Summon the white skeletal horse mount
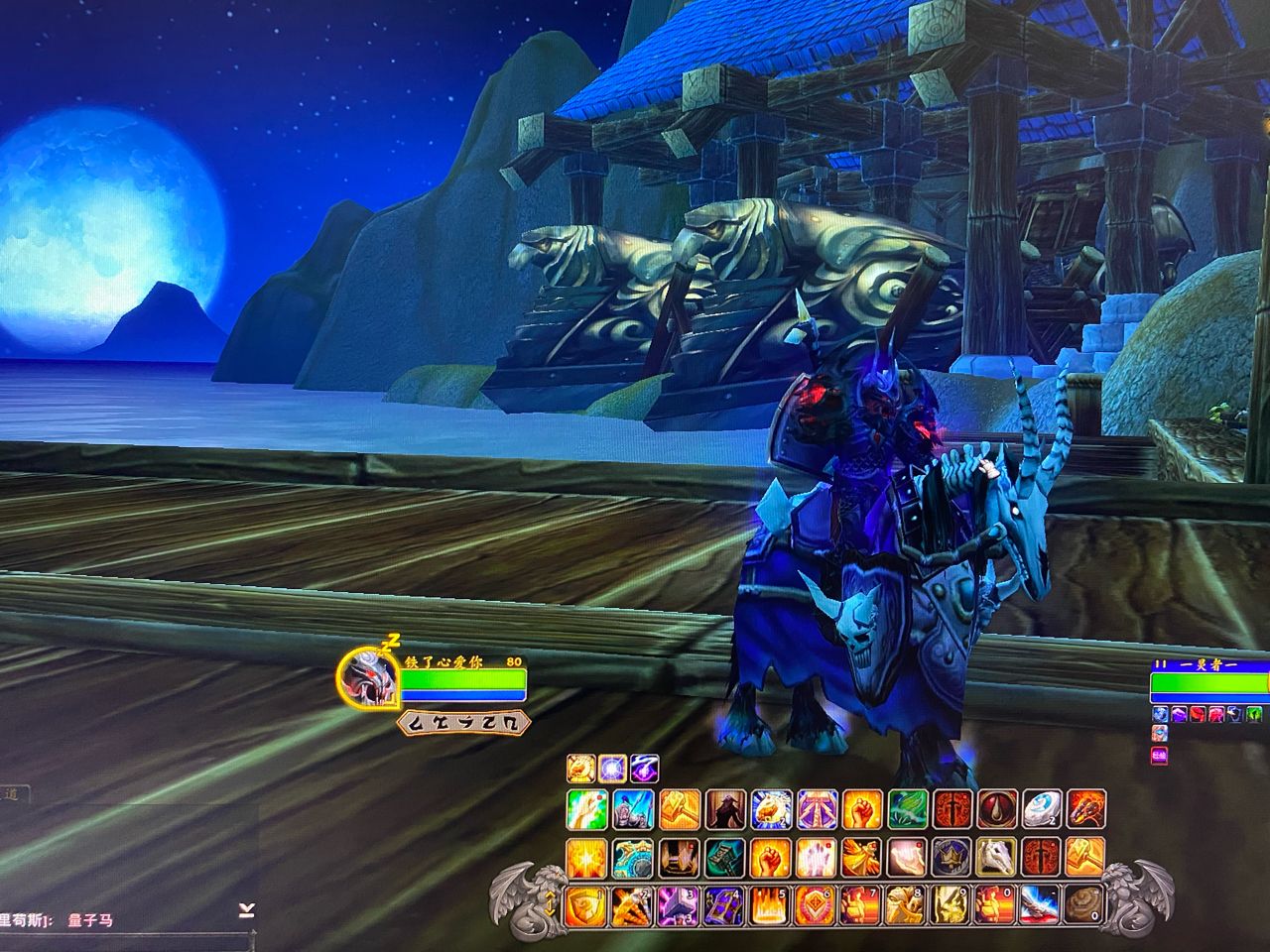Image resolution: width=1270 pixels, height=952 pixels. coord(996,857)
